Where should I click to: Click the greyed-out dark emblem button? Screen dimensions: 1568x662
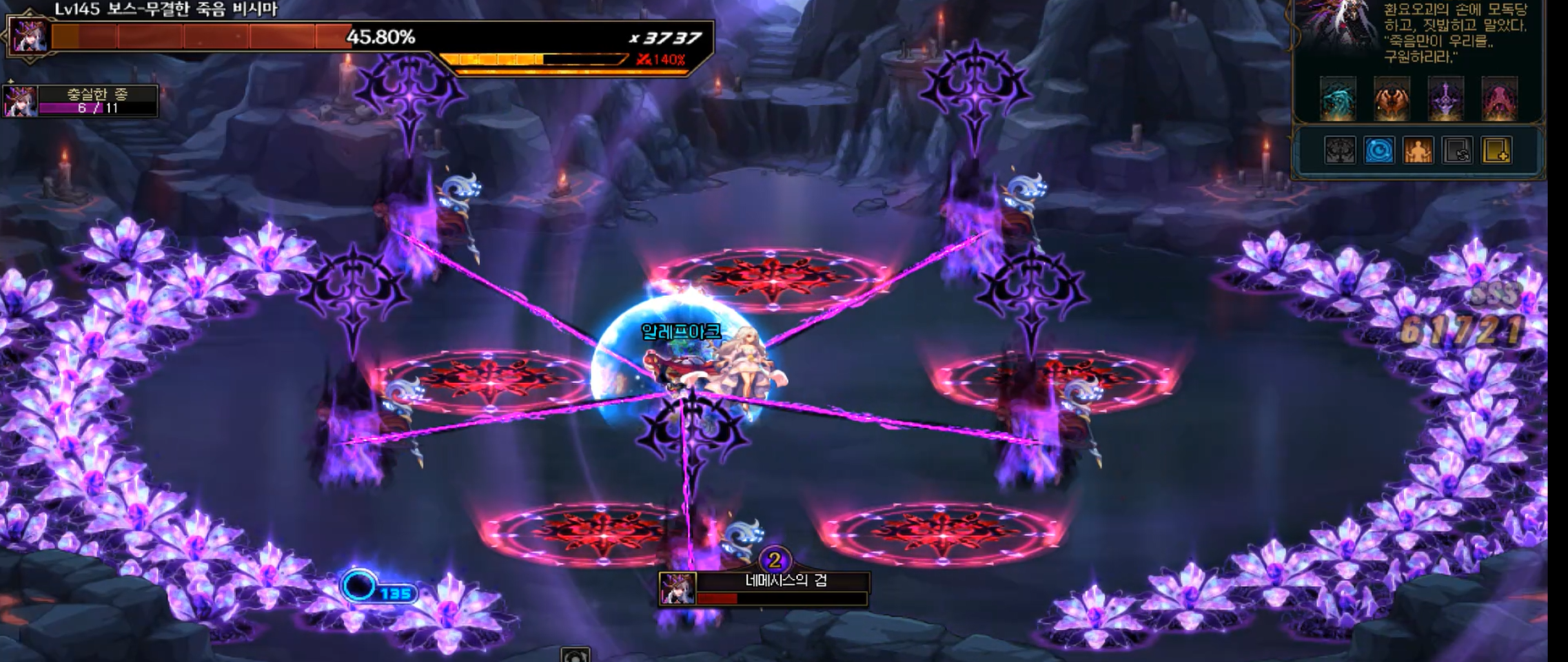pyautogui.click(x=1340, y=151)
